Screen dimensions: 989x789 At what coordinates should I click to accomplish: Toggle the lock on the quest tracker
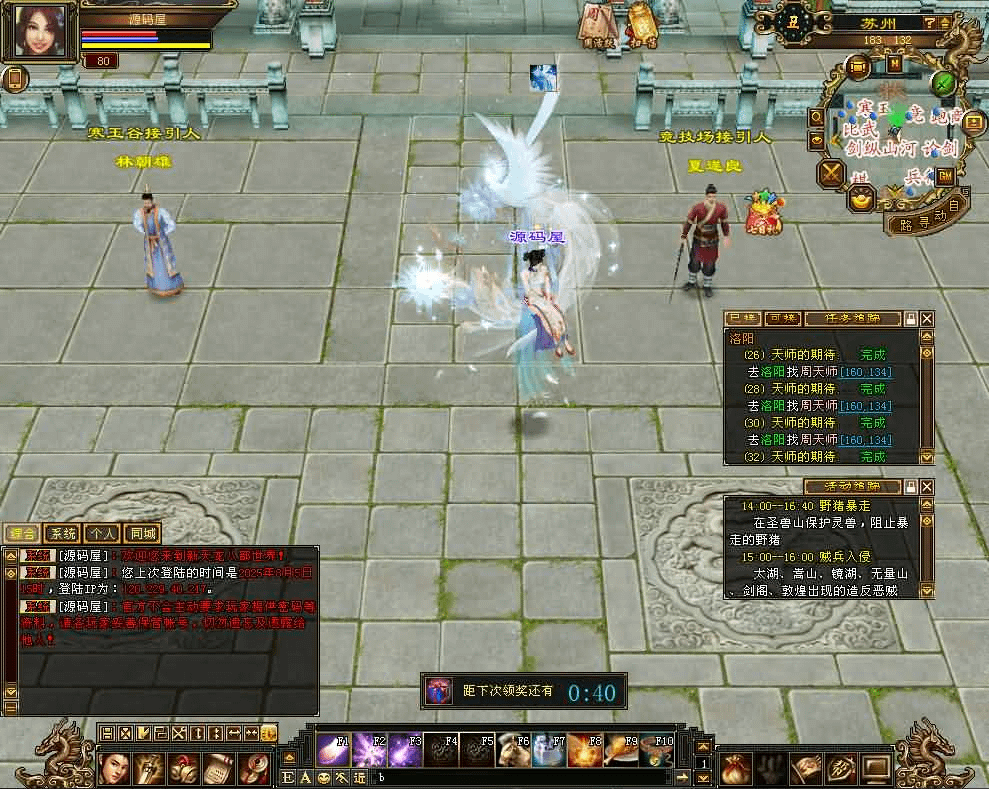coord(910,319)
